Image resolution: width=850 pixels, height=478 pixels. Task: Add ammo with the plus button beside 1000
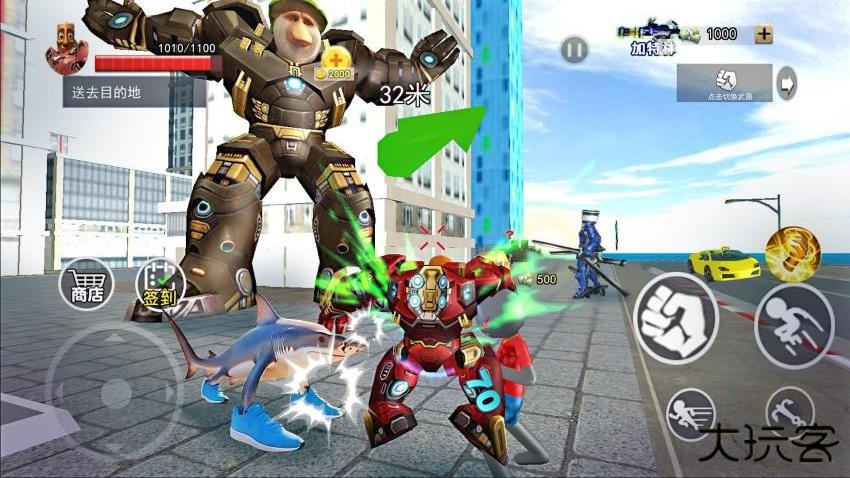click(x=764, y=34)
